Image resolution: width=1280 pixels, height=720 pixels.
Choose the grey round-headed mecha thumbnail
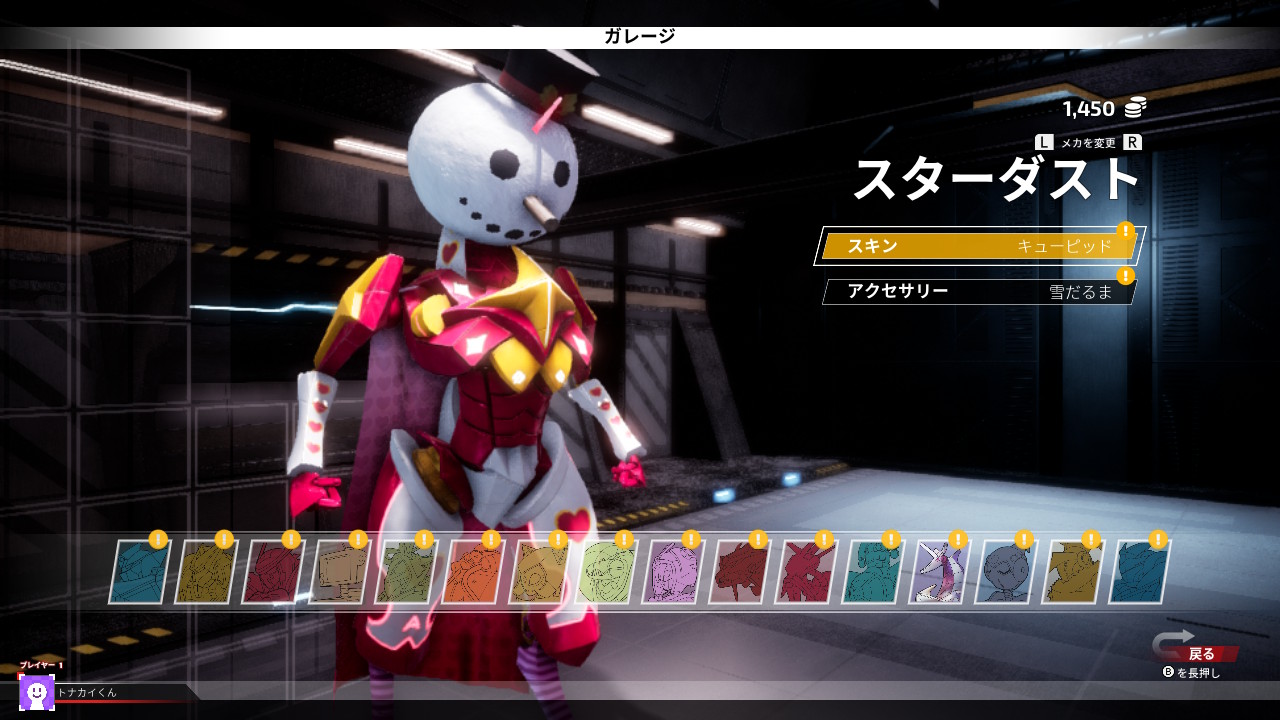1006,573
